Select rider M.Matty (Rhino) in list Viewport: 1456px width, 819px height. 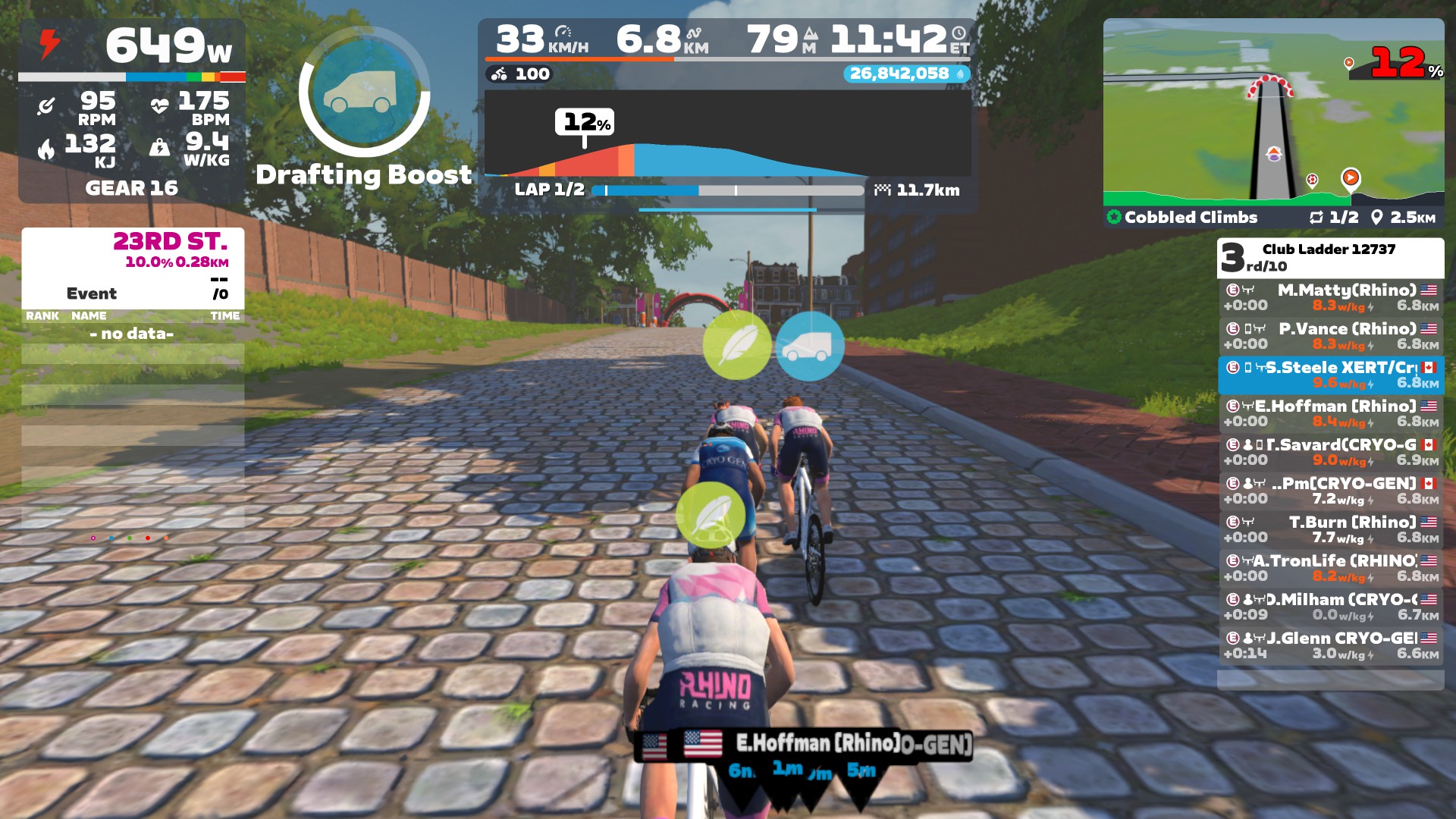[1331, 297]
